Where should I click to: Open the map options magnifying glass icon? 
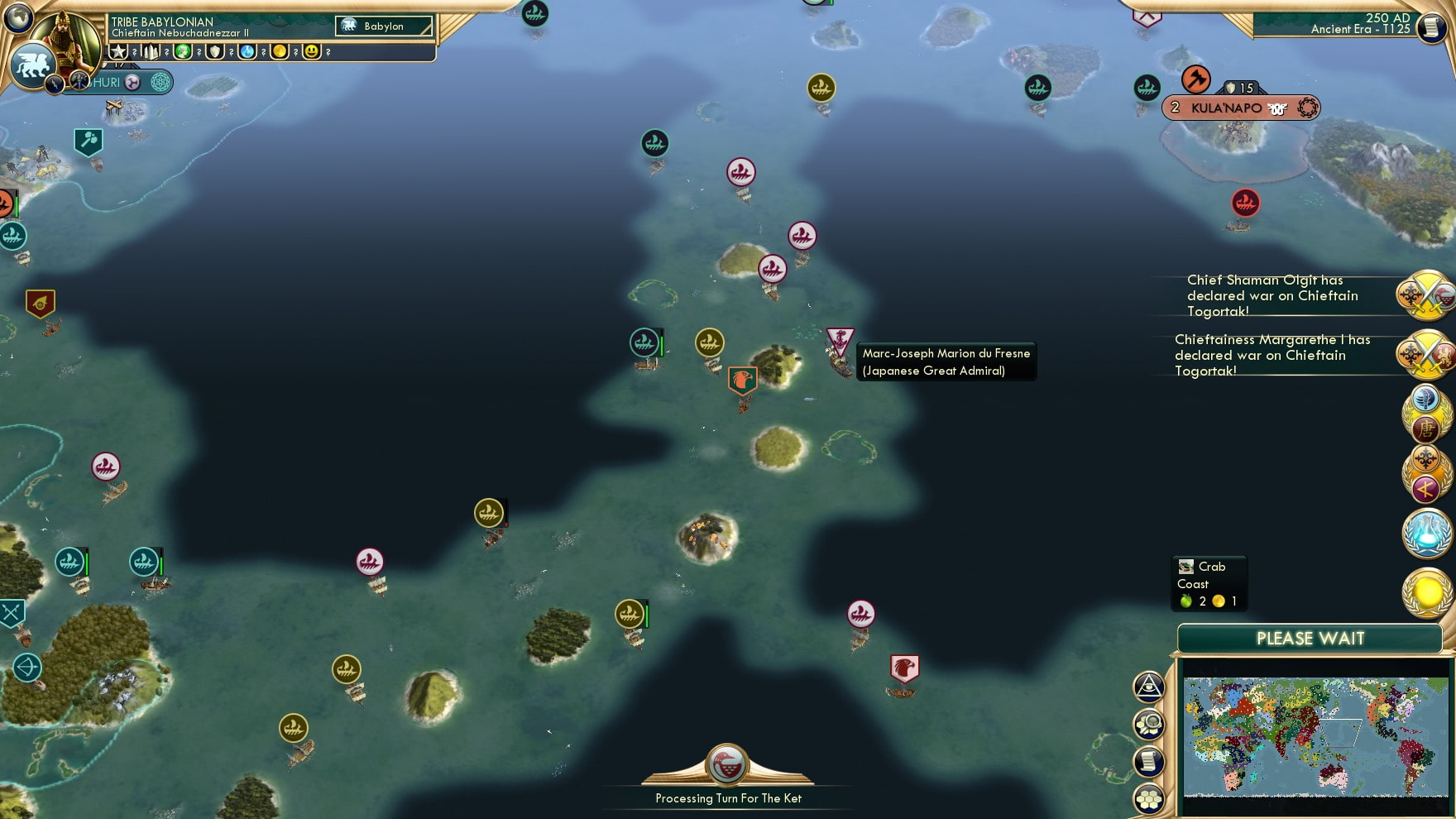tap(1149, 722)
